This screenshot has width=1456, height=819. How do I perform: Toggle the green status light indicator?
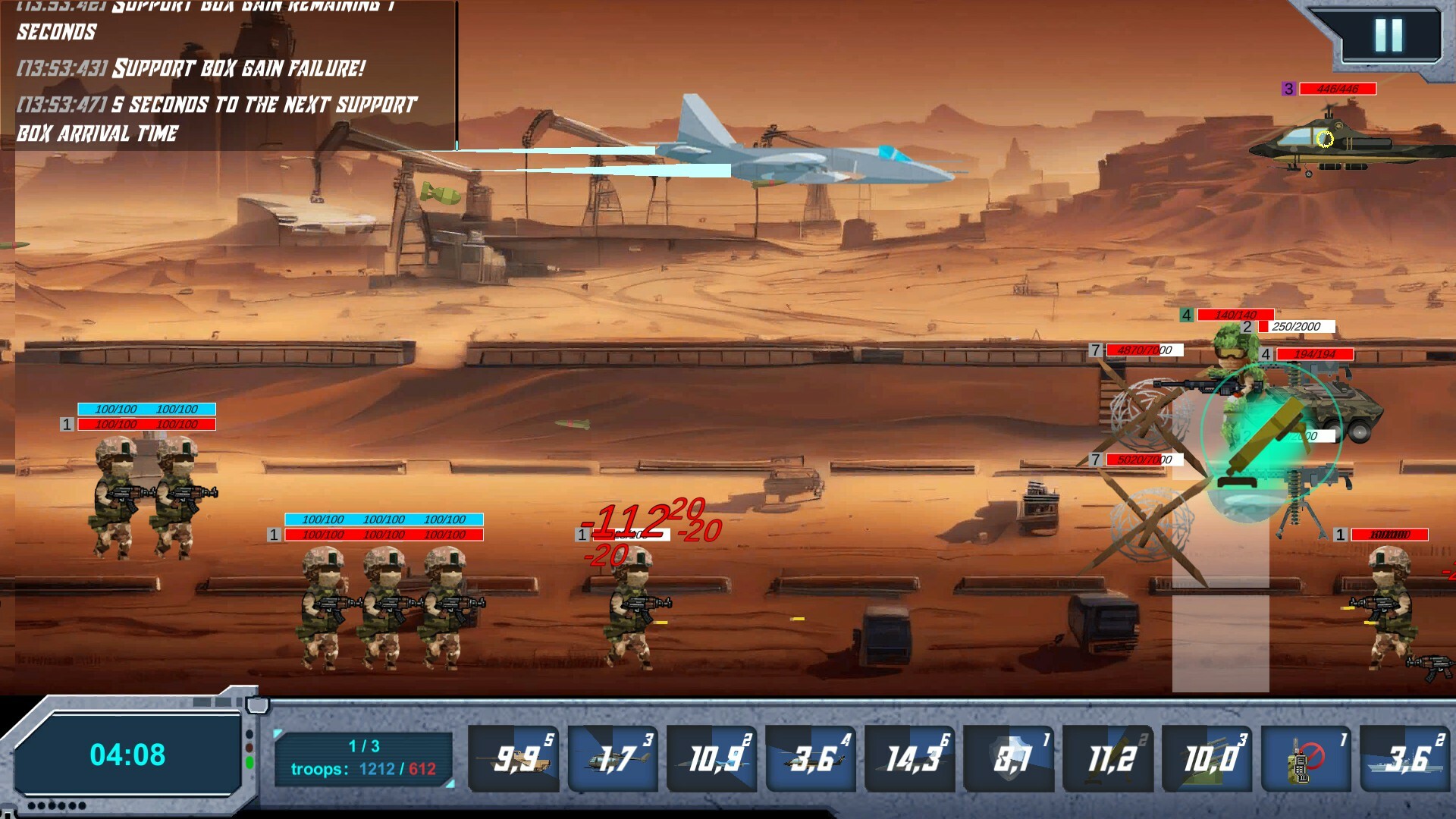coord(250,762)
